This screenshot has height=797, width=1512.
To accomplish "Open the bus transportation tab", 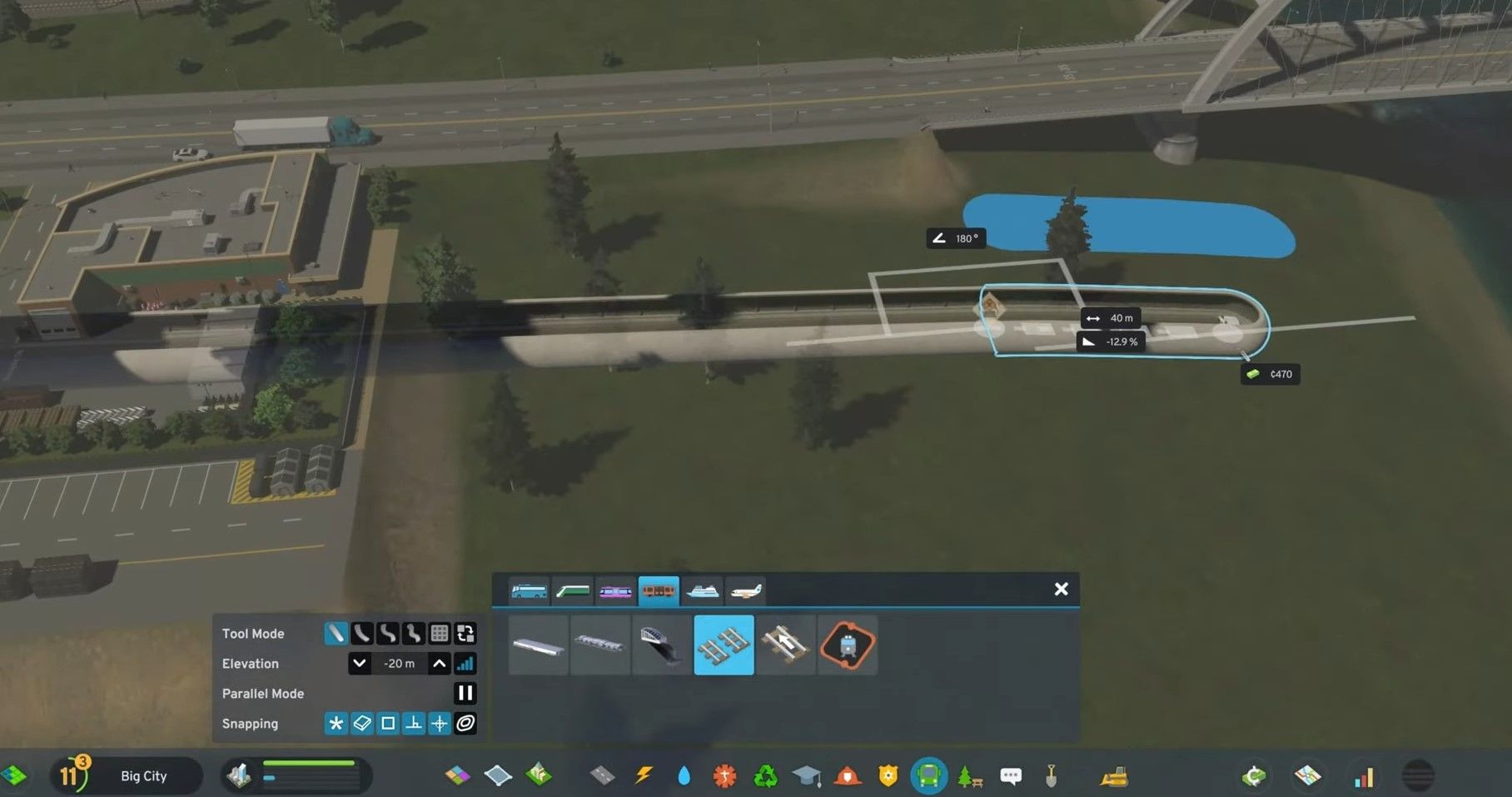I will (x=529, y=591).
